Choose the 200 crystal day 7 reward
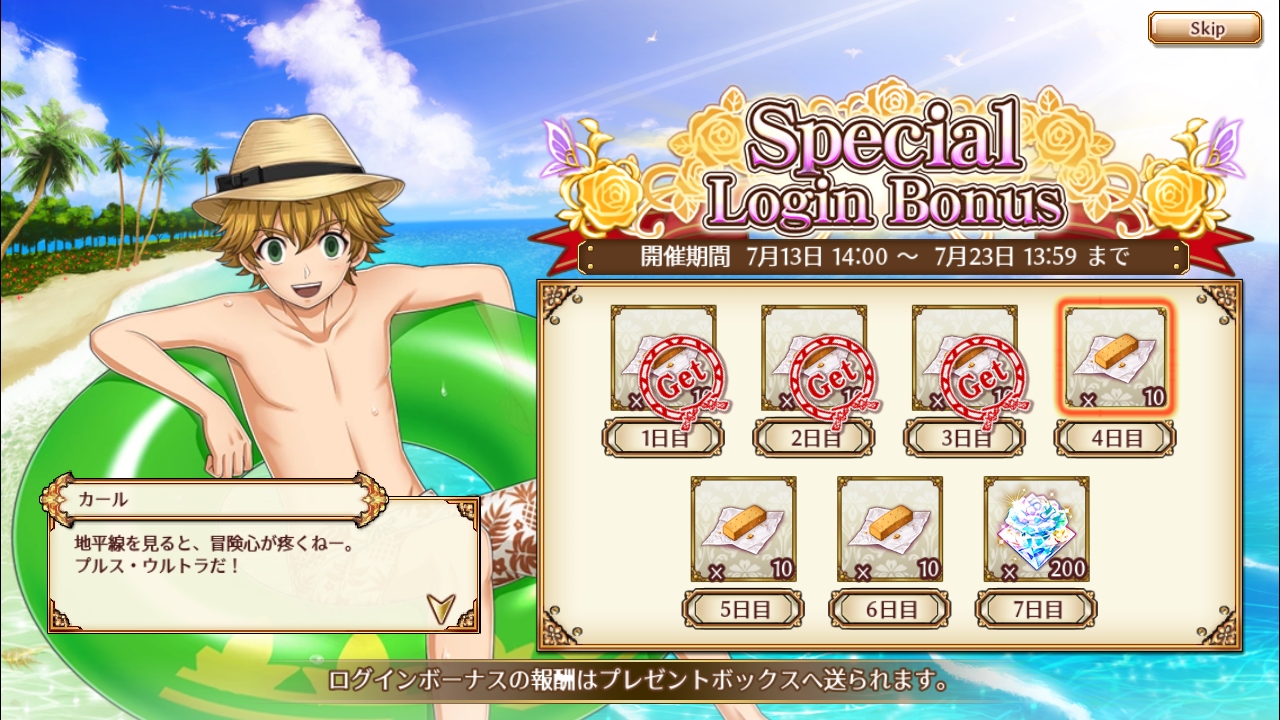 click(x=1036, y=530)
